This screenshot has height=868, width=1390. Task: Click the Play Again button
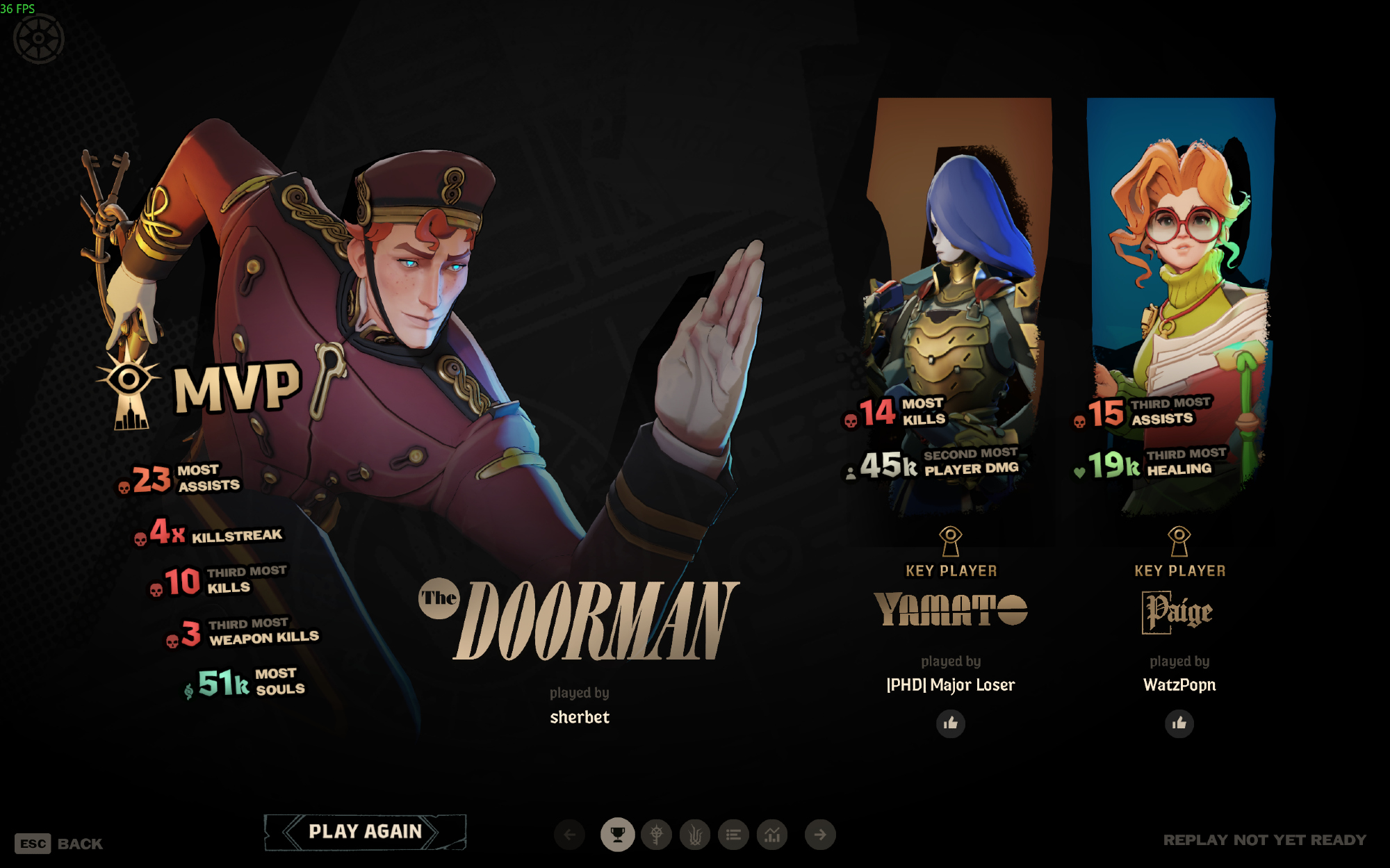(x=365, y=832)
